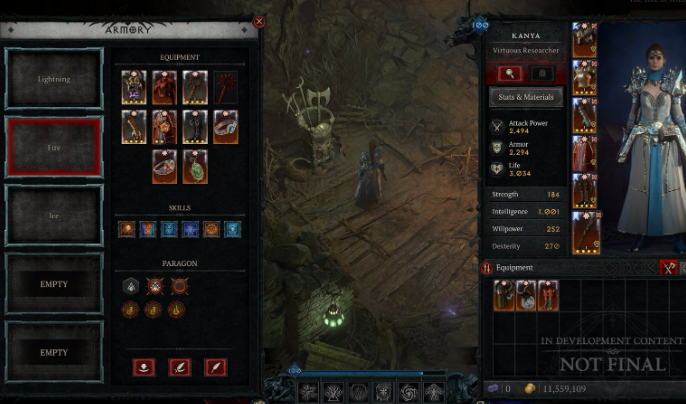Close the Armory panel
This screenshot has height=404, width=686.
(x=260, y=21)
